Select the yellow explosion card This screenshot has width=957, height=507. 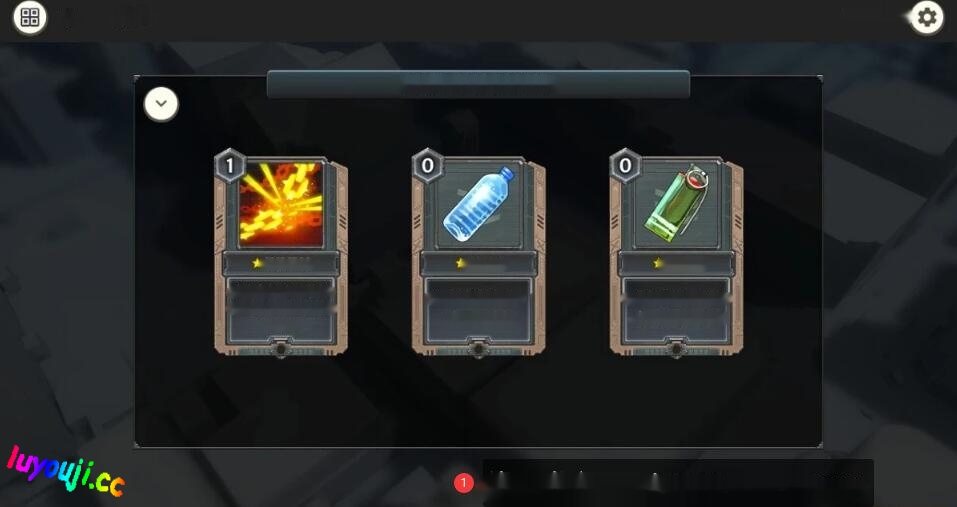pyautogui.click(x=281, y=255)
